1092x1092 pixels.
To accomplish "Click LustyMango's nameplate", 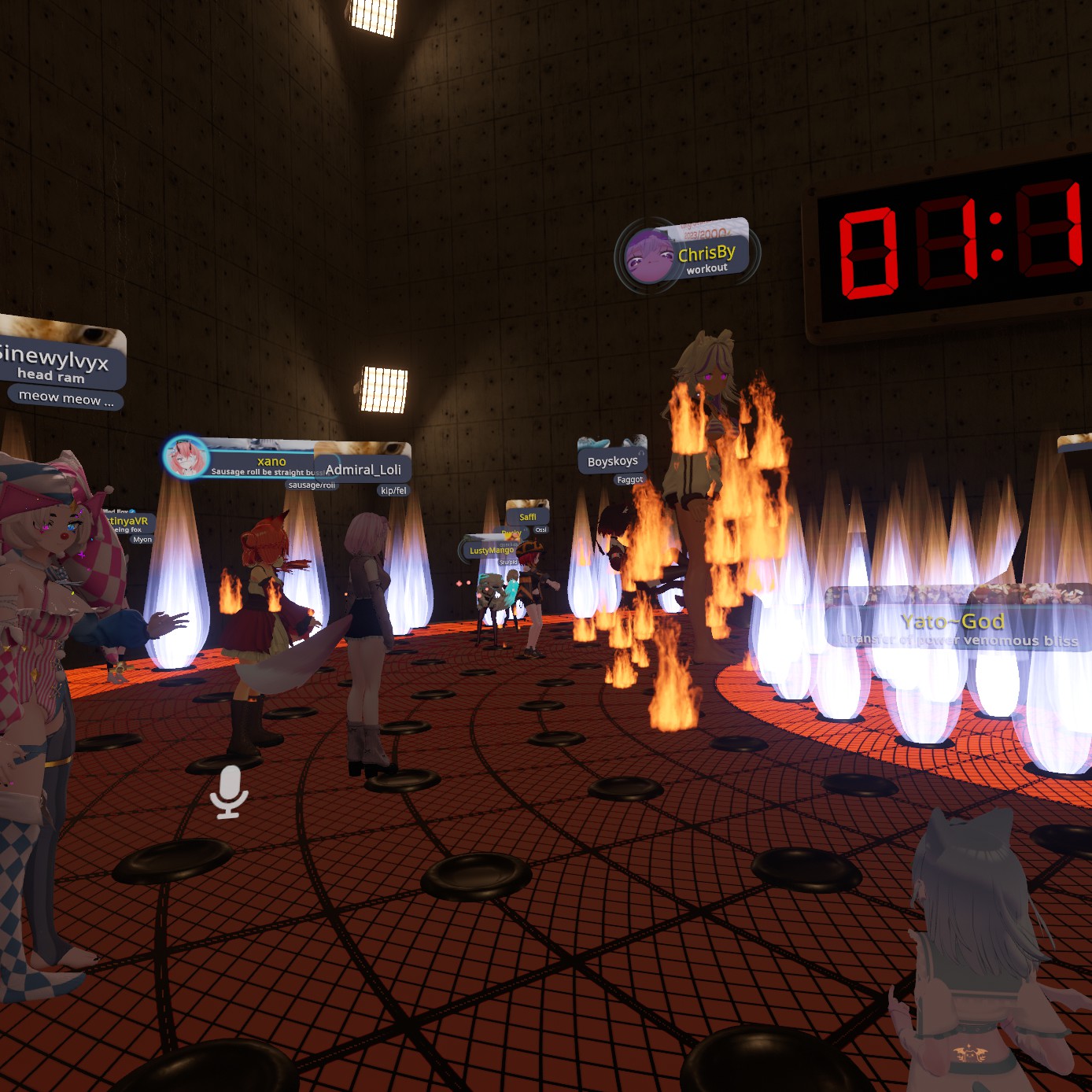I will [491, 550].
